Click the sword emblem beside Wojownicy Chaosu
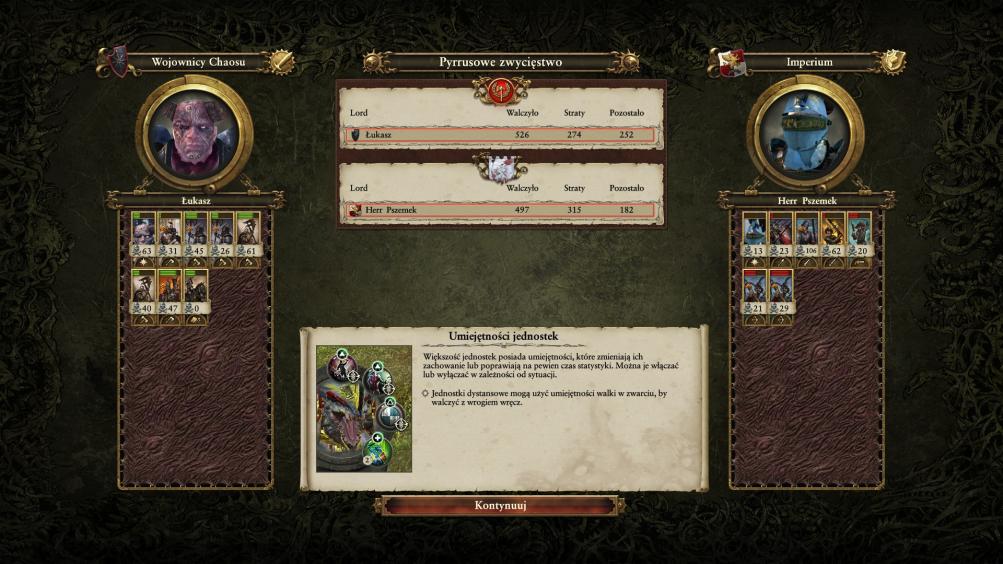Image resolution: width=1003 pixels, height=564 pixels. click(x=282, y=62)
